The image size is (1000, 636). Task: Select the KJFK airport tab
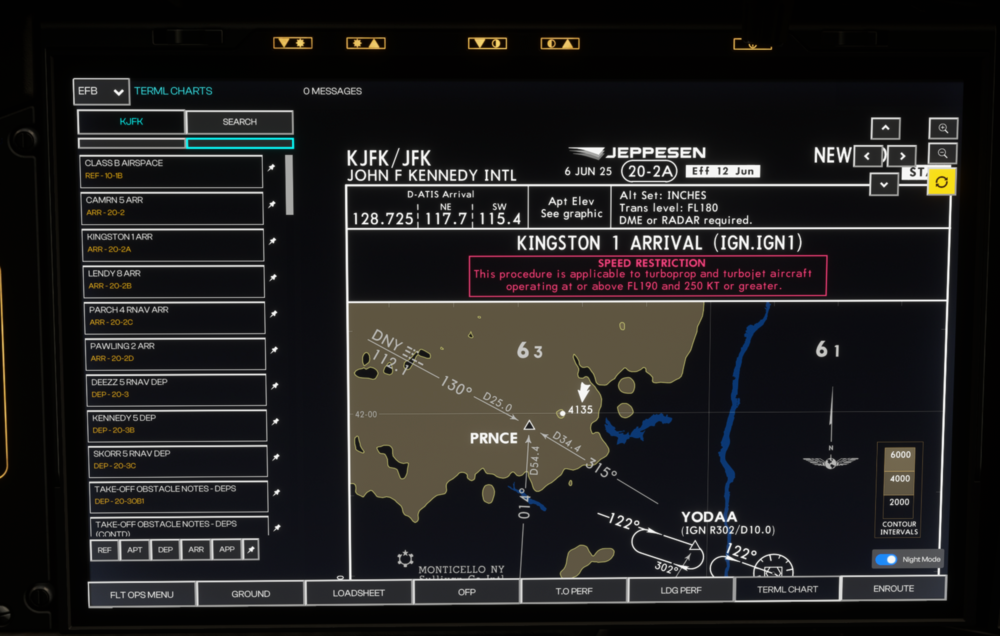[131, 122]
